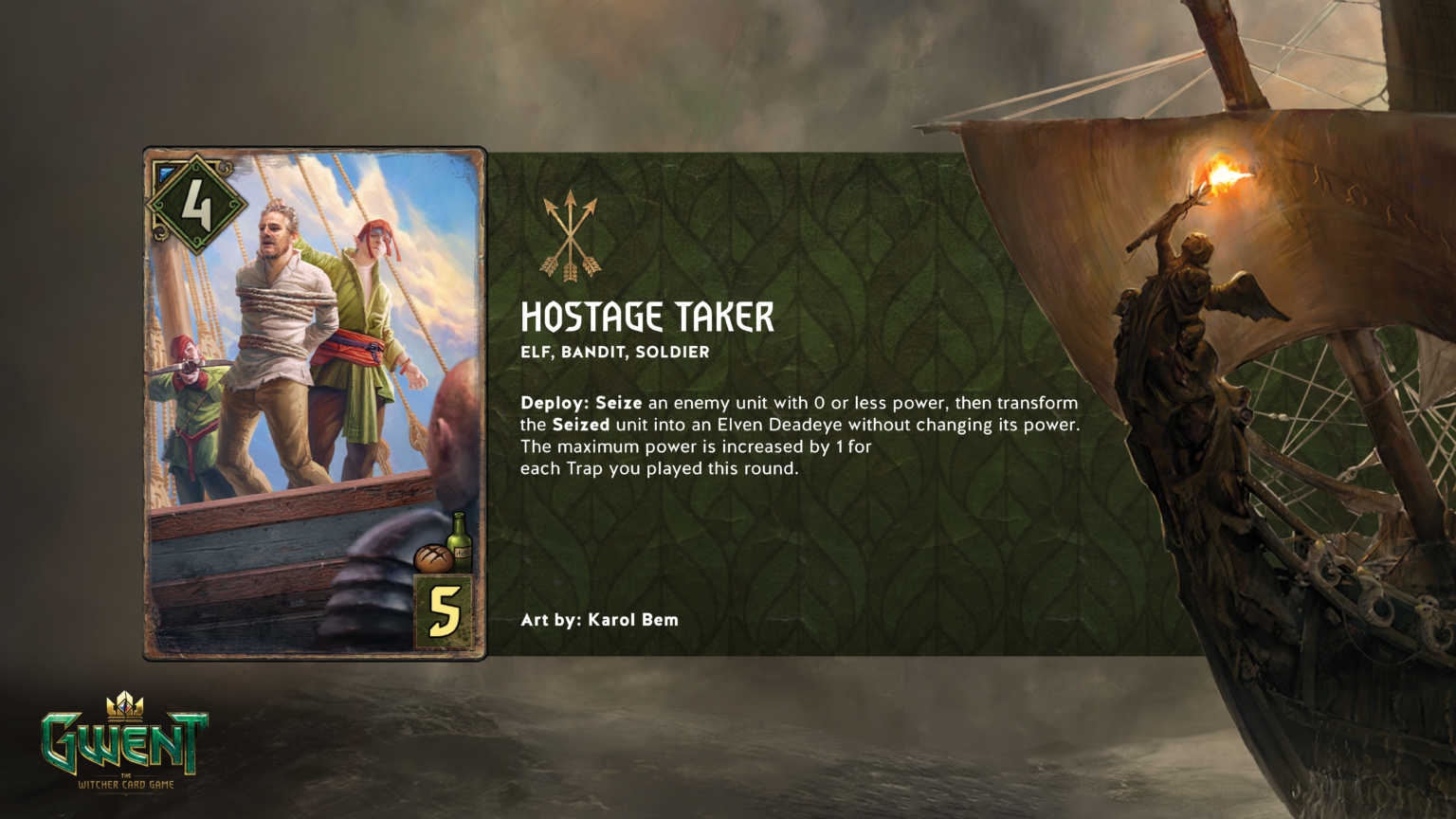Image resolution: width=1456 pixels, height=819 pixels.
Task: Click the Gwent logo
Action: pyautogui.click(x=124, y=741)
